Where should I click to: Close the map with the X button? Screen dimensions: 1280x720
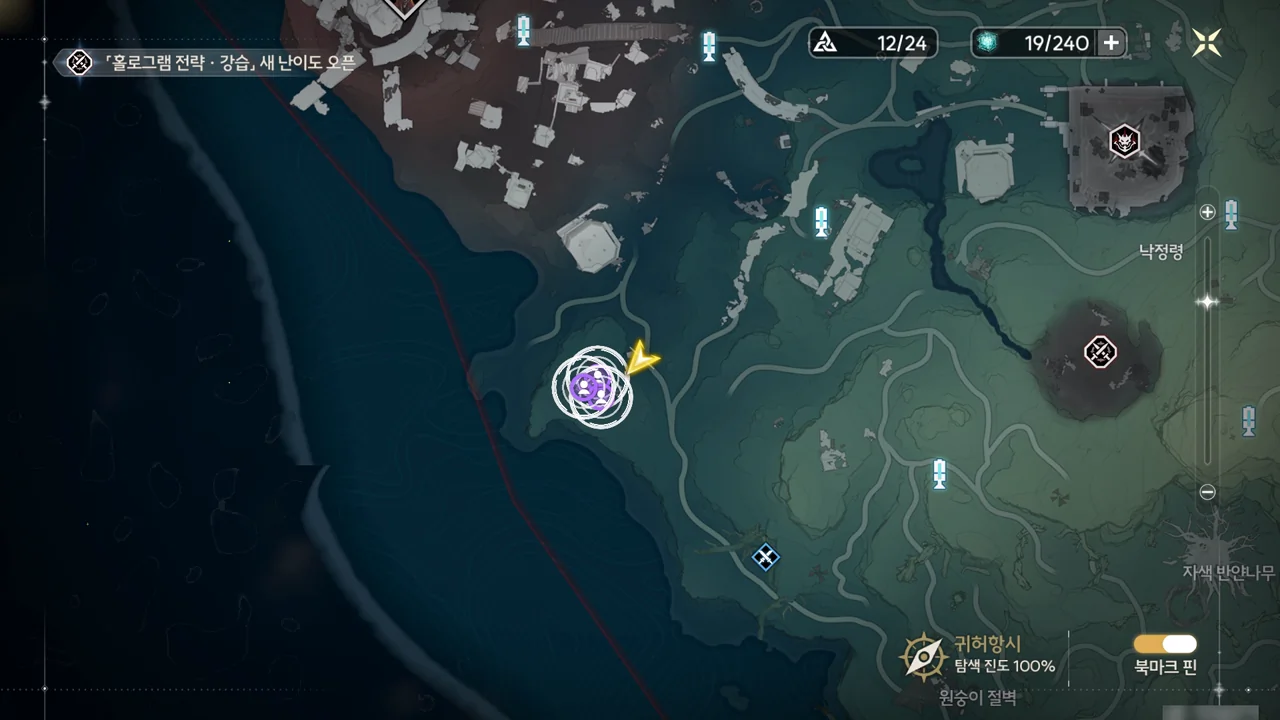coord(1207,42)
